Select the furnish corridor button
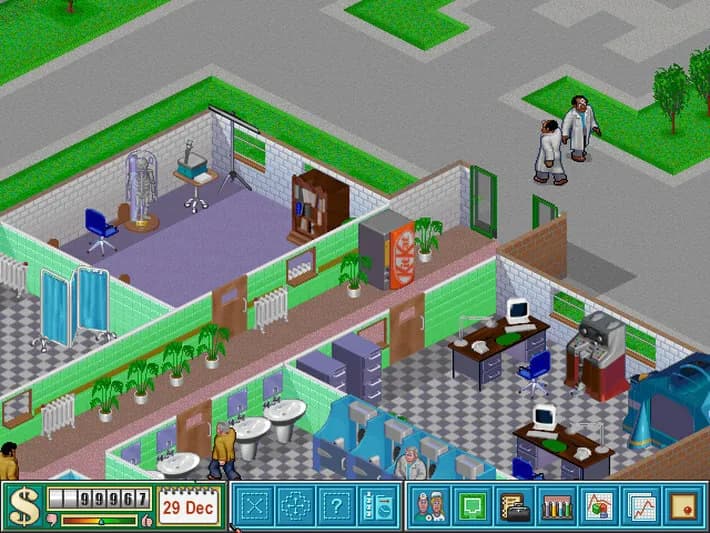 [x=296, y=506]
